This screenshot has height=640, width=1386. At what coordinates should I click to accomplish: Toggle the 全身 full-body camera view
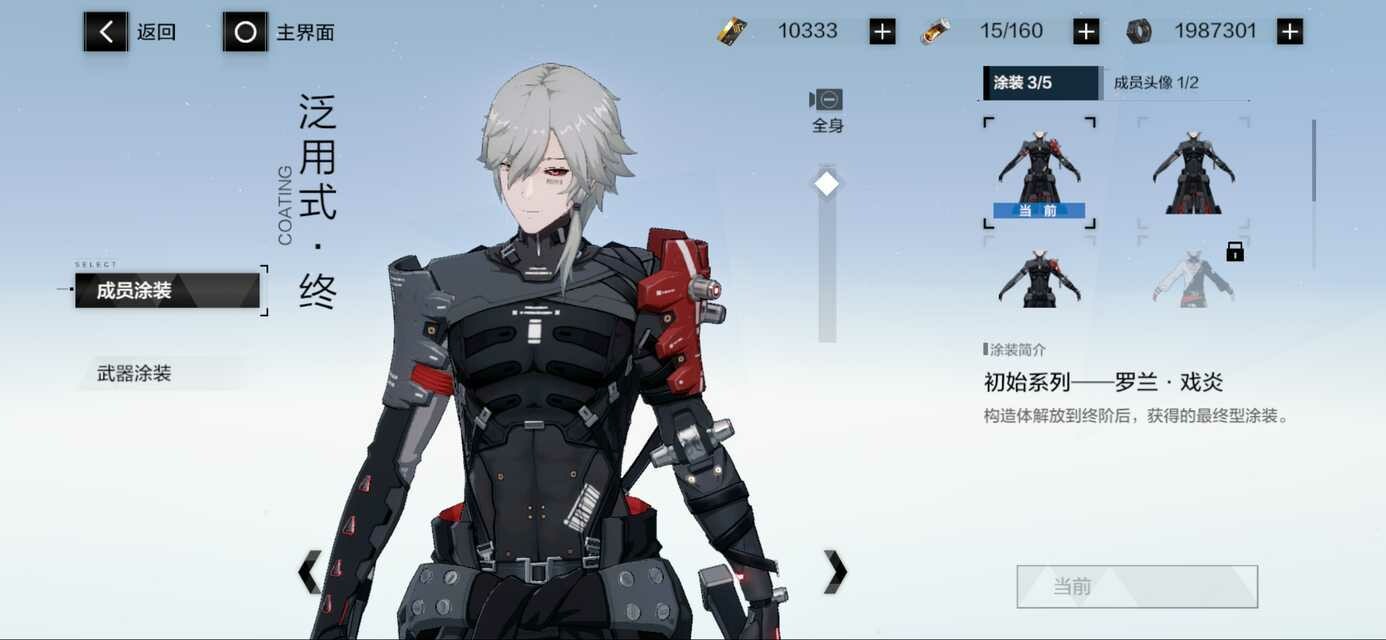tap(827, 109)
